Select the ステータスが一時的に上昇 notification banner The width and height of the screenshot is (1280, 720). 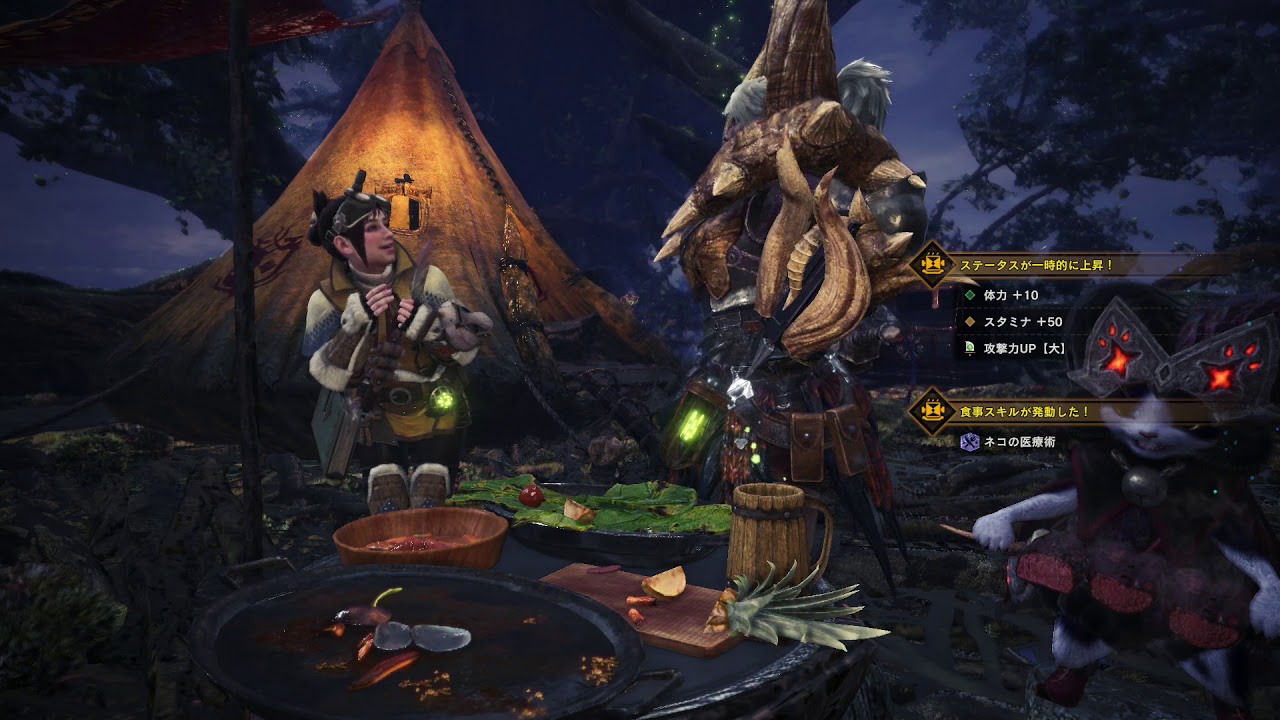pos(1036,266)
